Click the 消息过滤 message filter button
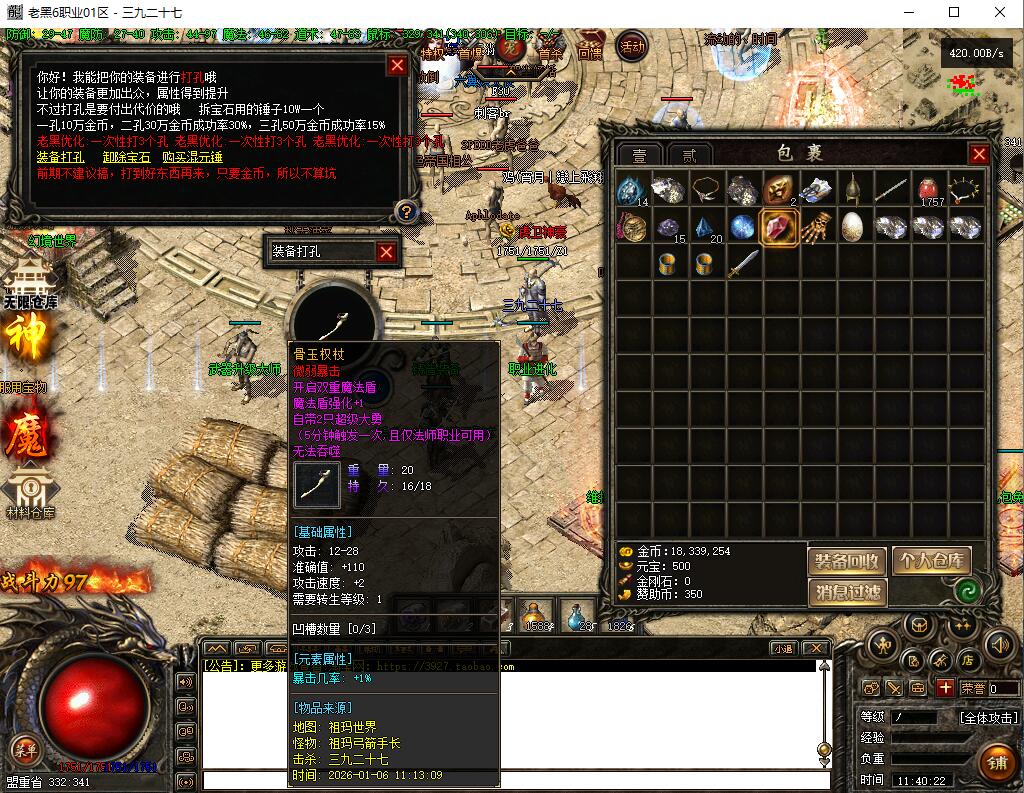 846,593
